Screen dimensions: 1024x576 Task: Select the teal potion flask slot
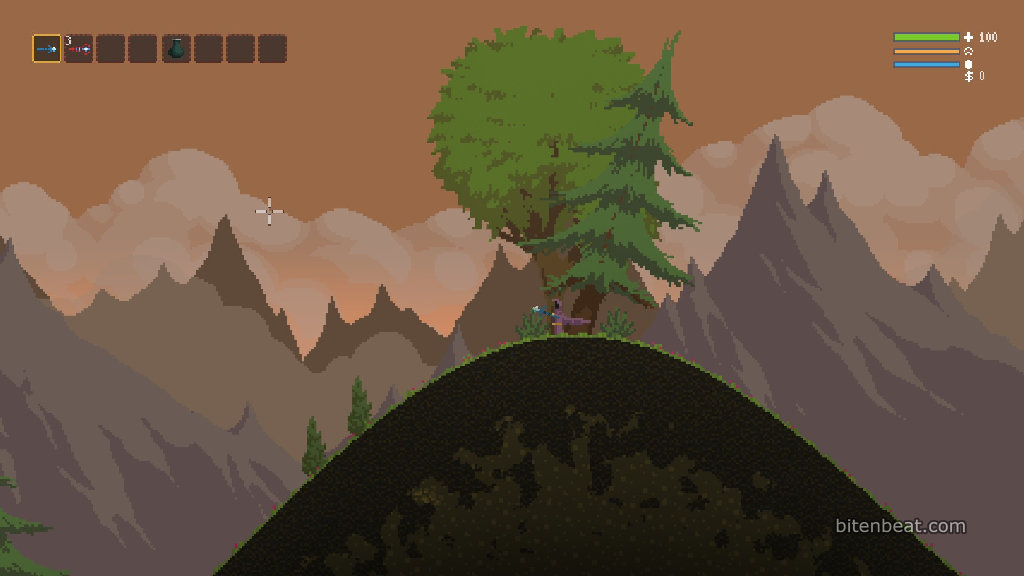[176, 49]
